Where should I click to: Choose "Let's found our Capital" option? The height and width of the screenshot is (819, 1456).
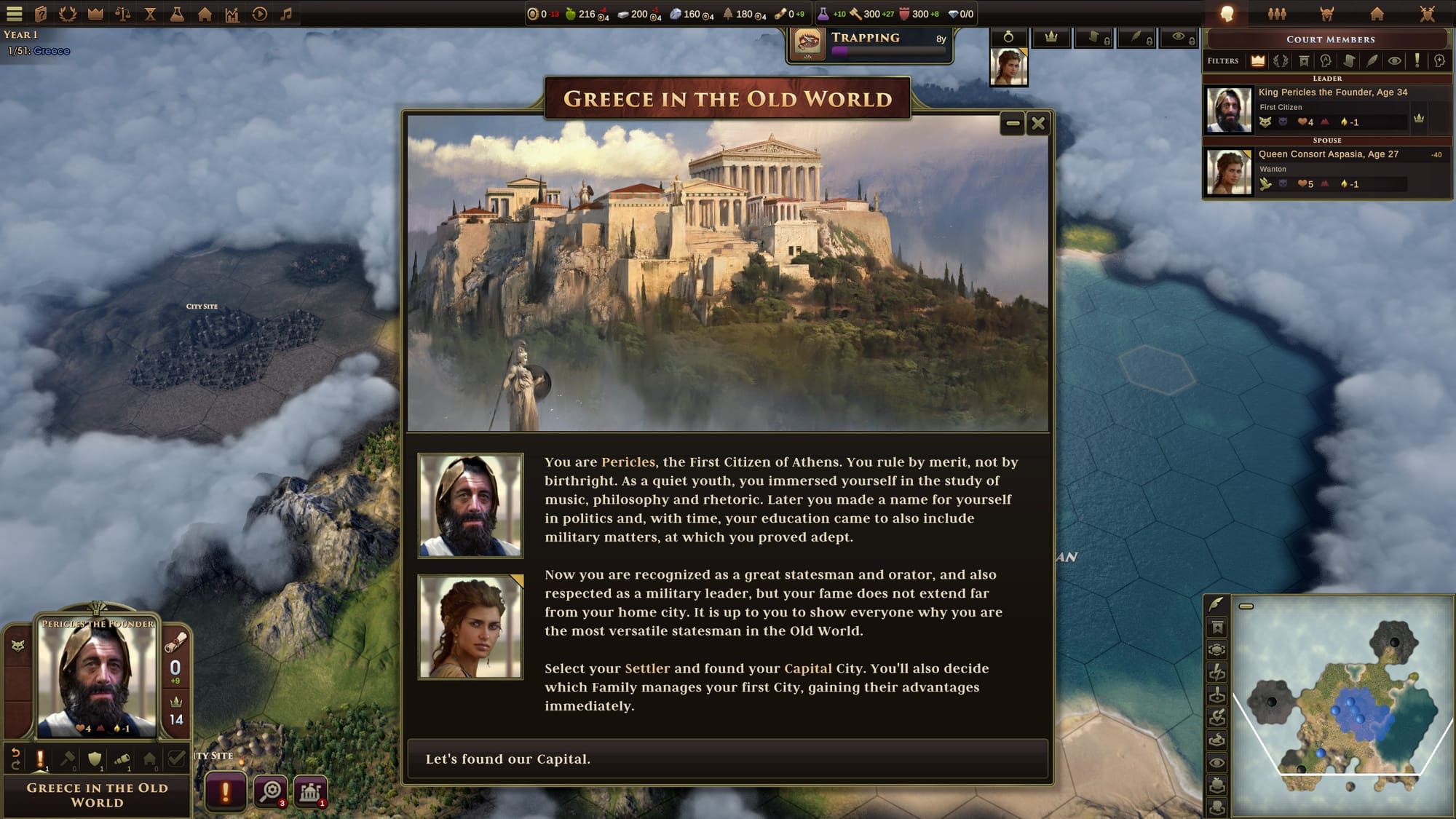(x=727, y=759)
